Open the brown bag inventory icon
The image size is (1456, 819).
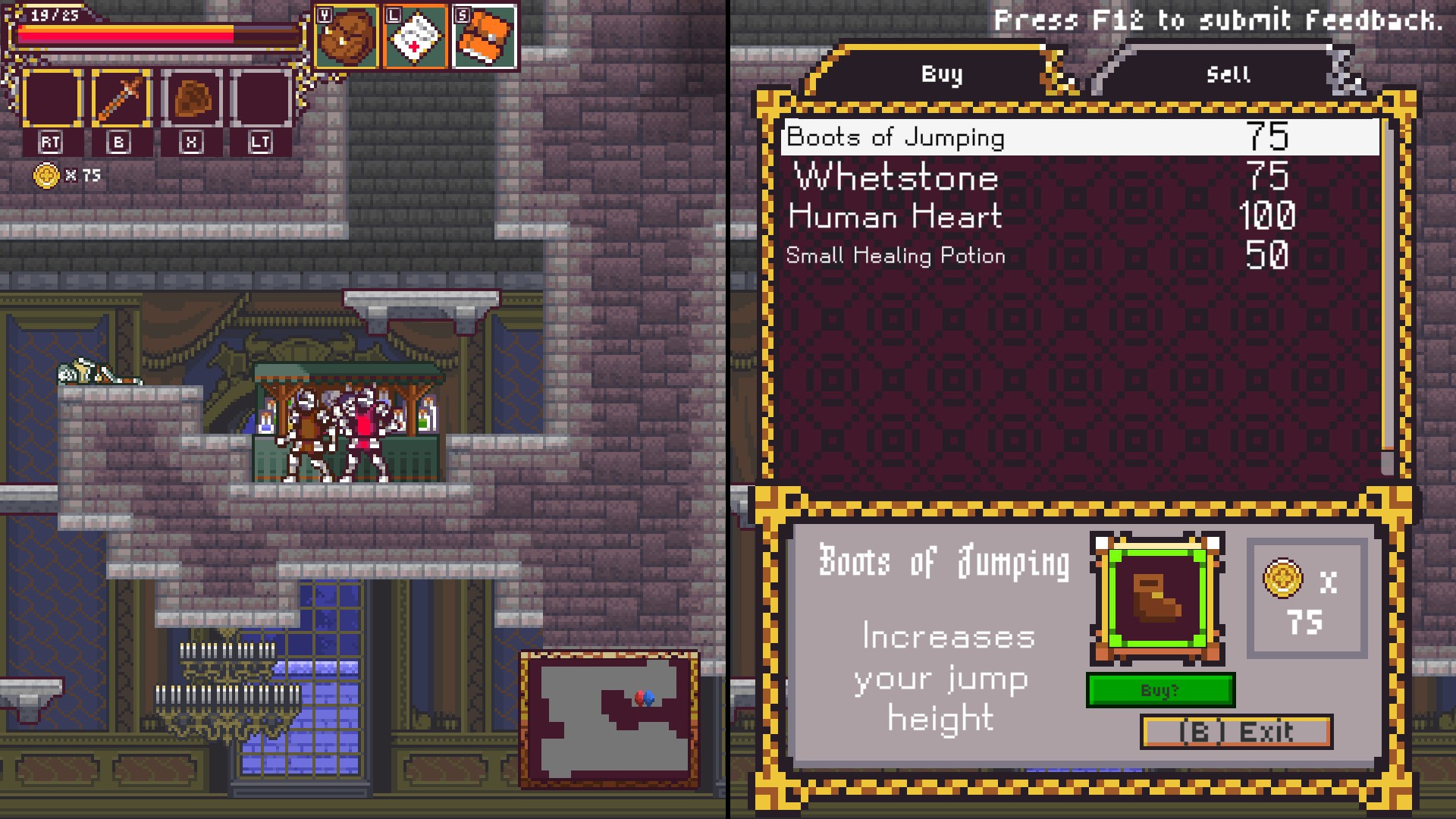(x=347, y=36)
